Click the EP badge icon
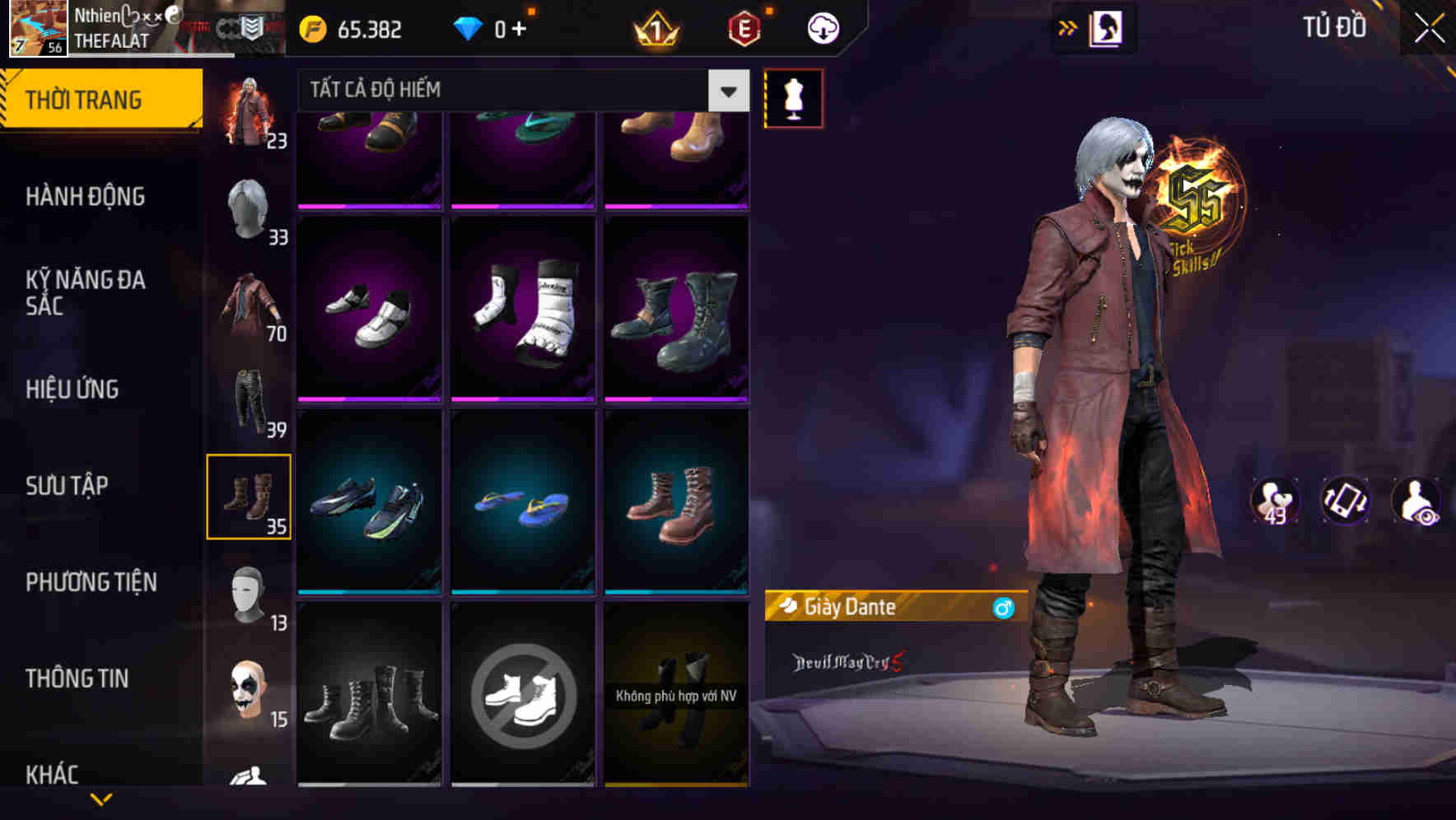The height and width of the screenshot is (820, 1456). pyautogui.click(x=743, y=29)
